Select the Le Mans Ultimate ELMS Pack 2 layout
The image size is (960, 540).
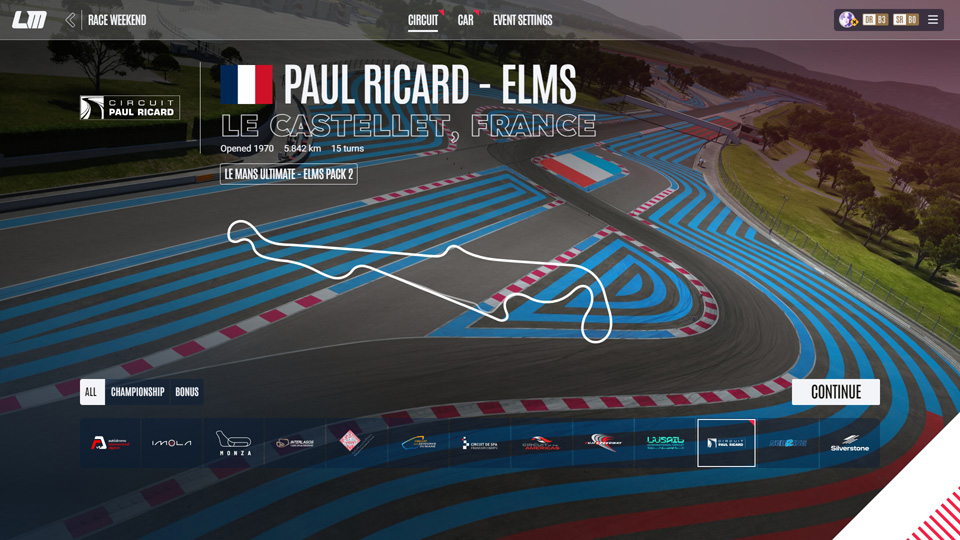[288, 174]
